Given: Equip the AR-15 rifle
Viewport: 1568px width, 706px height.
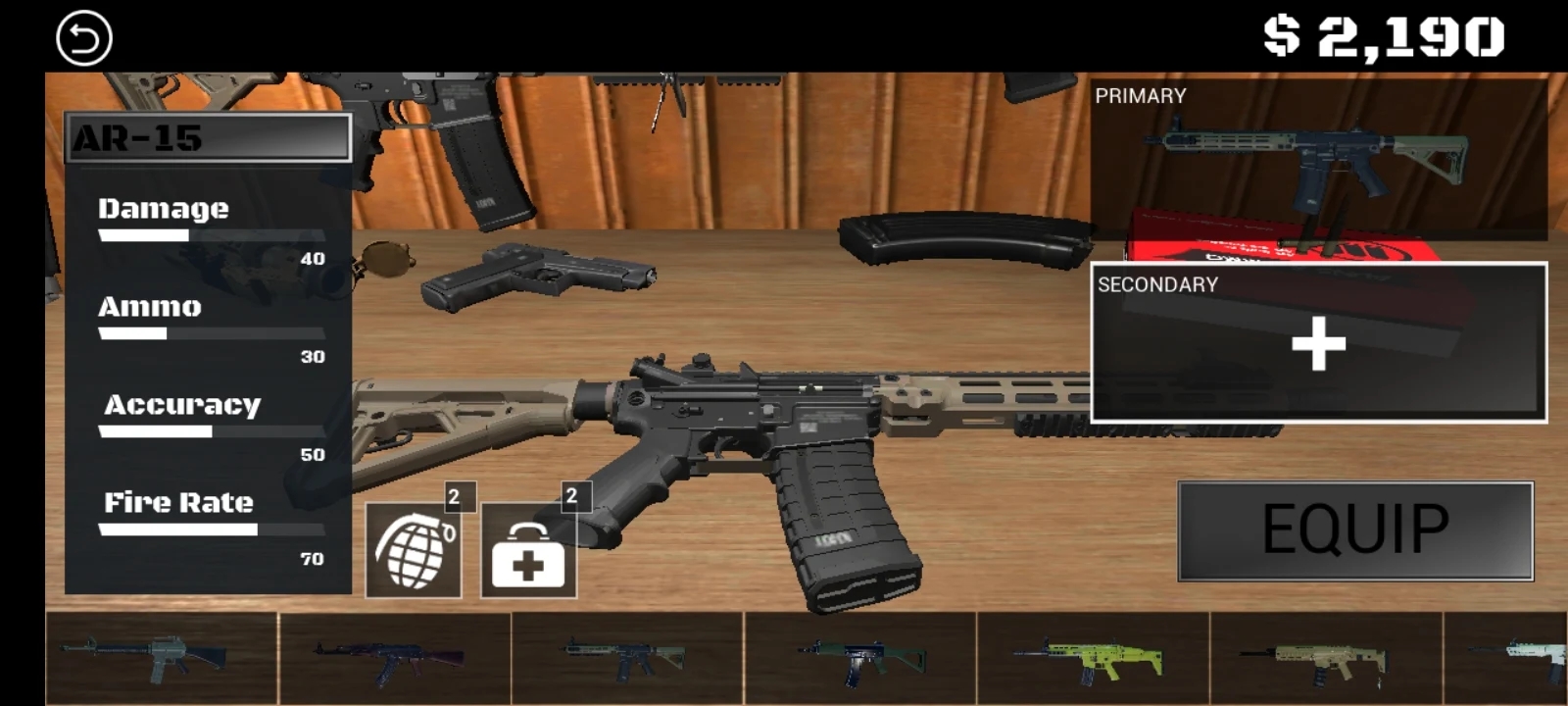Looking at the screenshot, I should 1355,530.
